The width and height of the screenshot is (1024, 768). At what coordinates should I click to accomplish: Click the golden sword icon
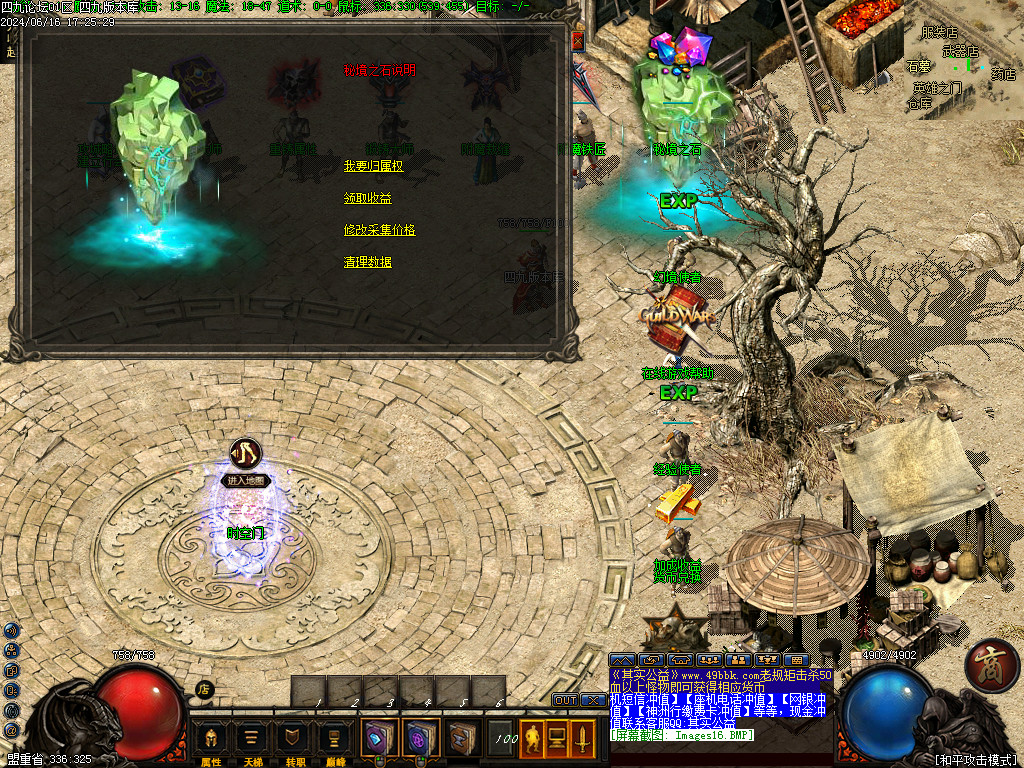click(582, 739)
